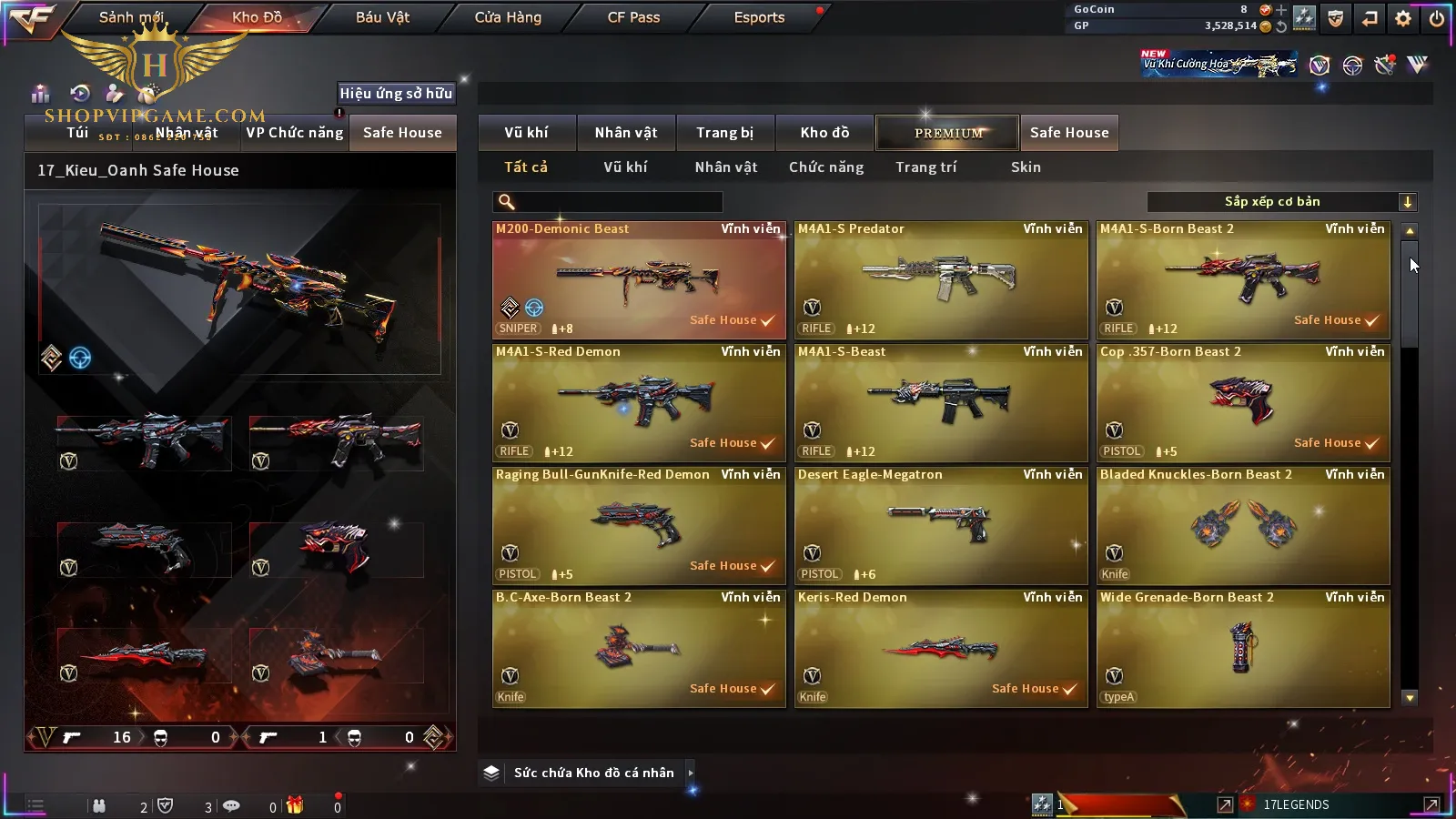Open the Hiệu ứng sở hữu panel
Screen dimensions: 1456x819
point(396,93)
